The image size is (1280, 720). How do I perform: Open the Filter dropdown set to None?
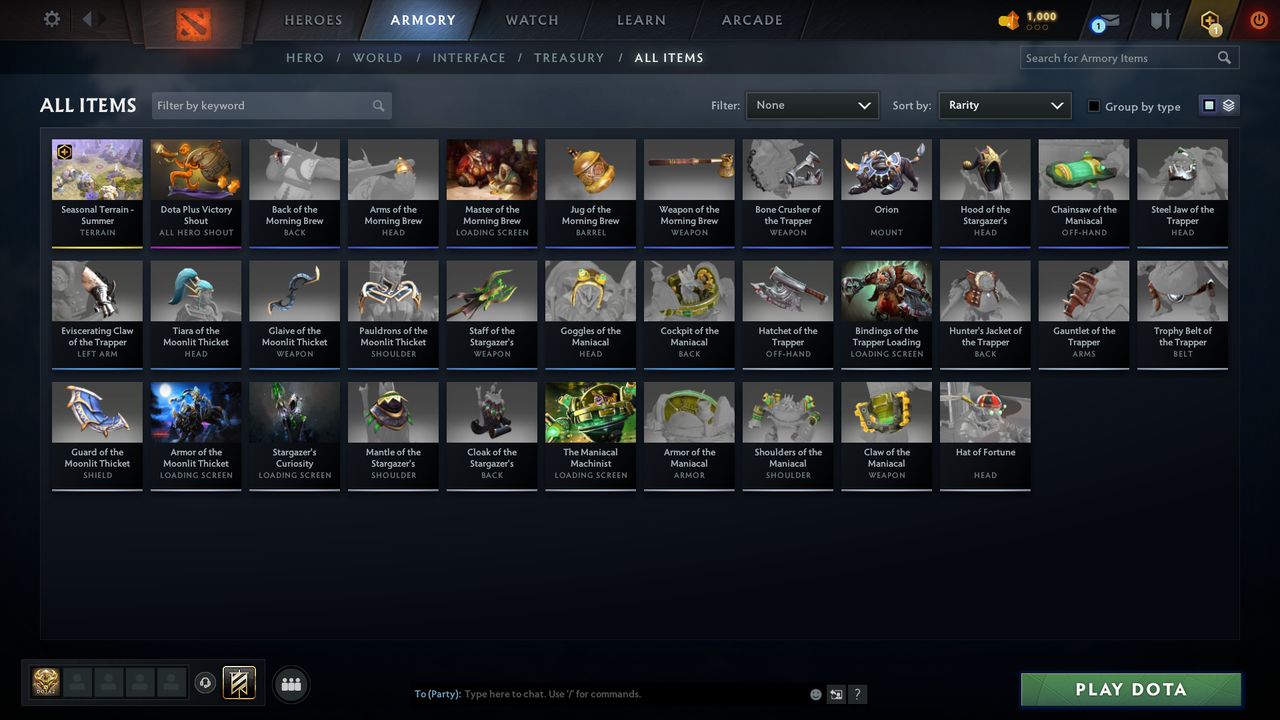811,105
